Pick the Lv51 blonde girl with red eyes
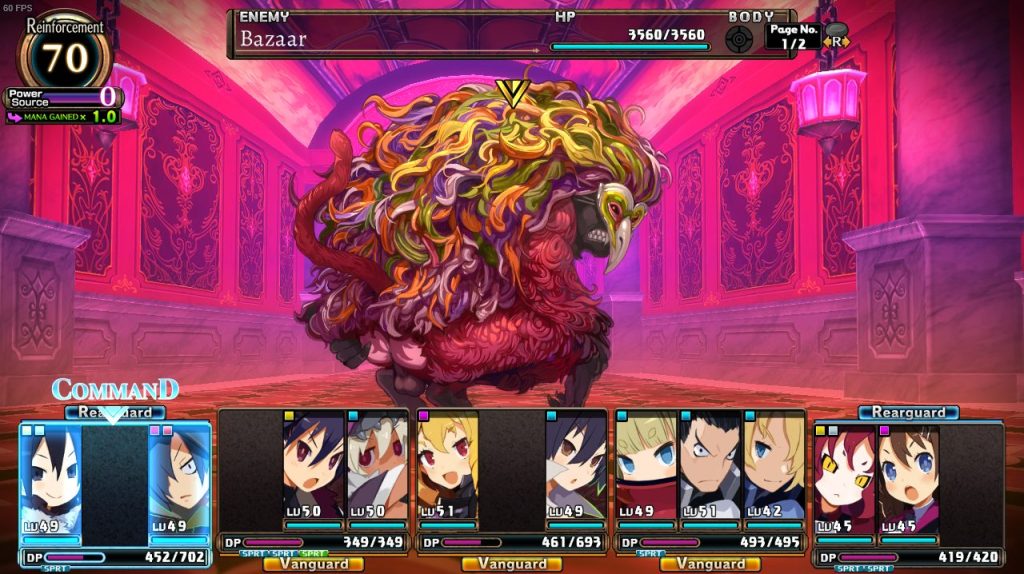Screen dimensions: 1024x574 click(448, 467)
